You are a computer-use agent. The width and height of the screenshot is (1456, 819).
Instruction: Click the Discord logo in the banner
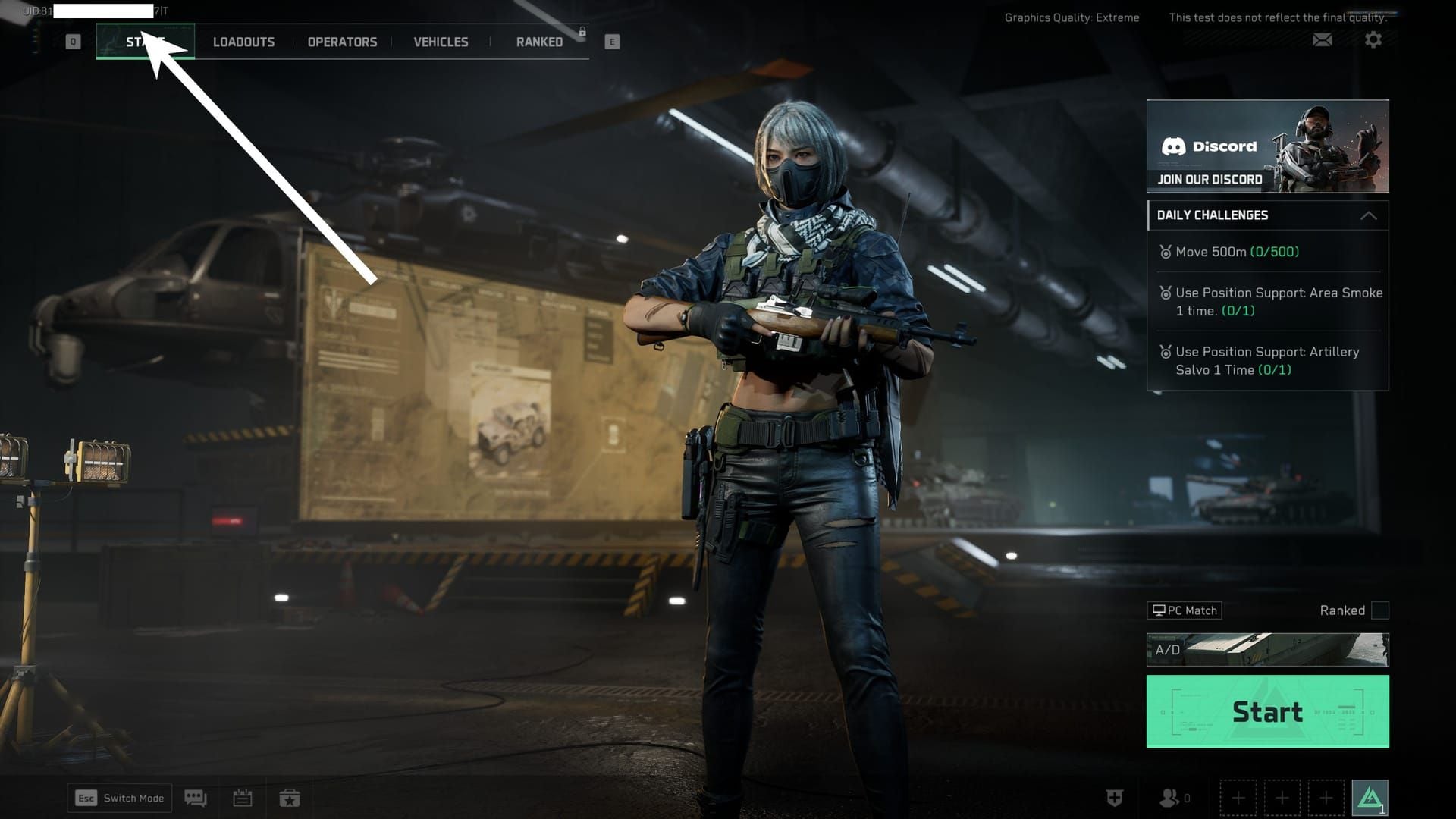[1175, 146]
